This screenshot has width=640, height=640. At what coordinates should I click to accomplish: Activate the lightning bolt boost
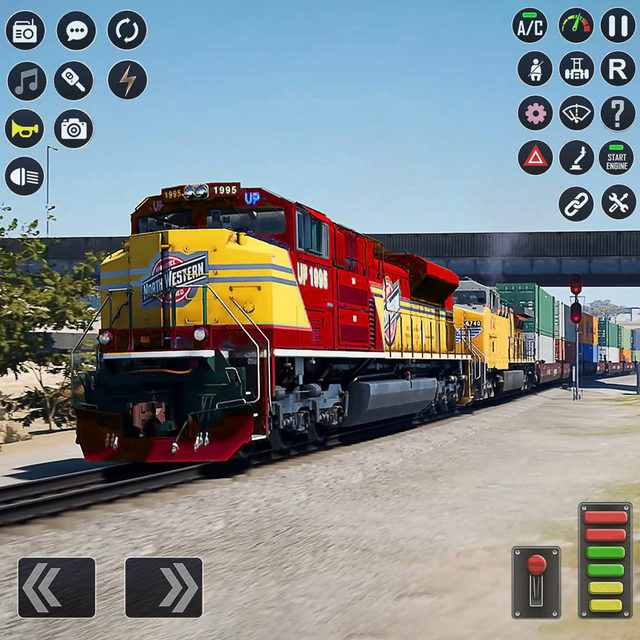click(127, 80)
